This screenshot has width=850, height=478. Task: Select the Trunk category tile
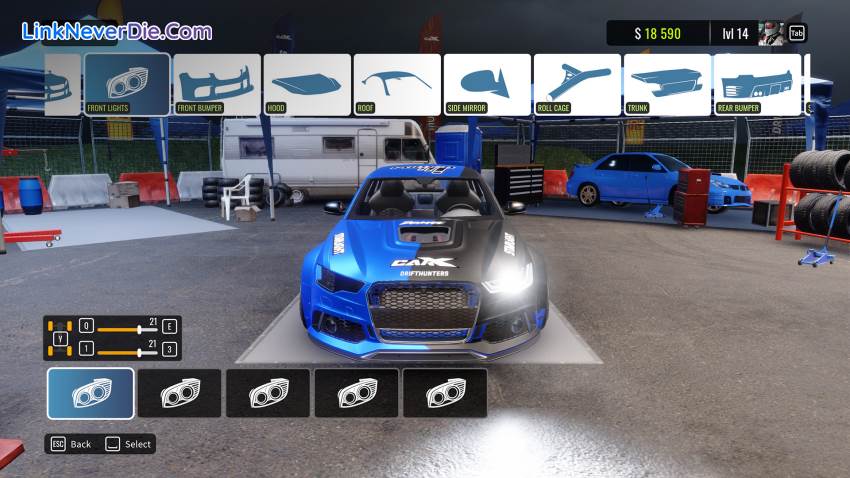(667, 84)
